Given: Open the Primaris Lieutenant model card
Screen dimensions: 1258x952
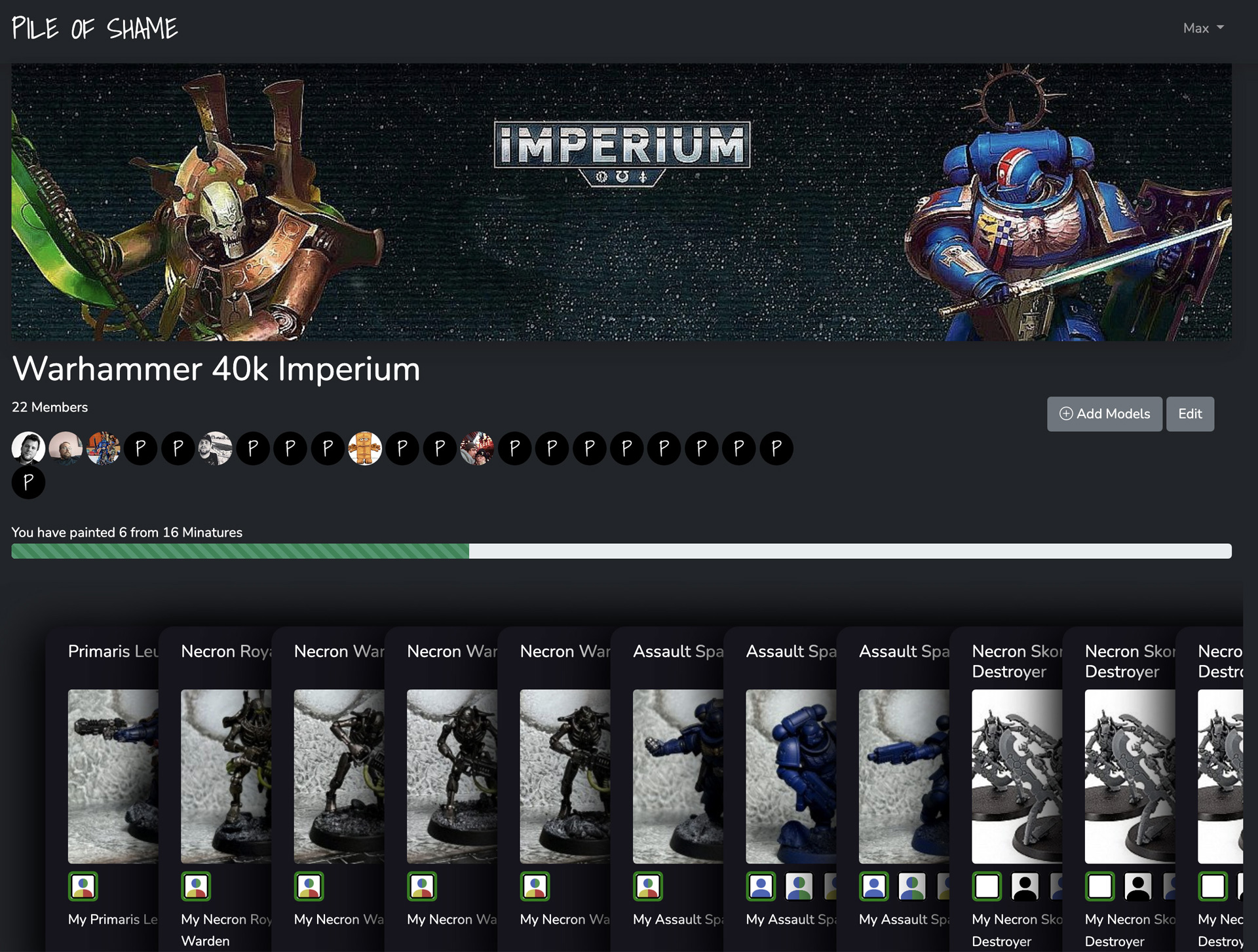Looking at the screenshot, I should click(x=112, y=651).
